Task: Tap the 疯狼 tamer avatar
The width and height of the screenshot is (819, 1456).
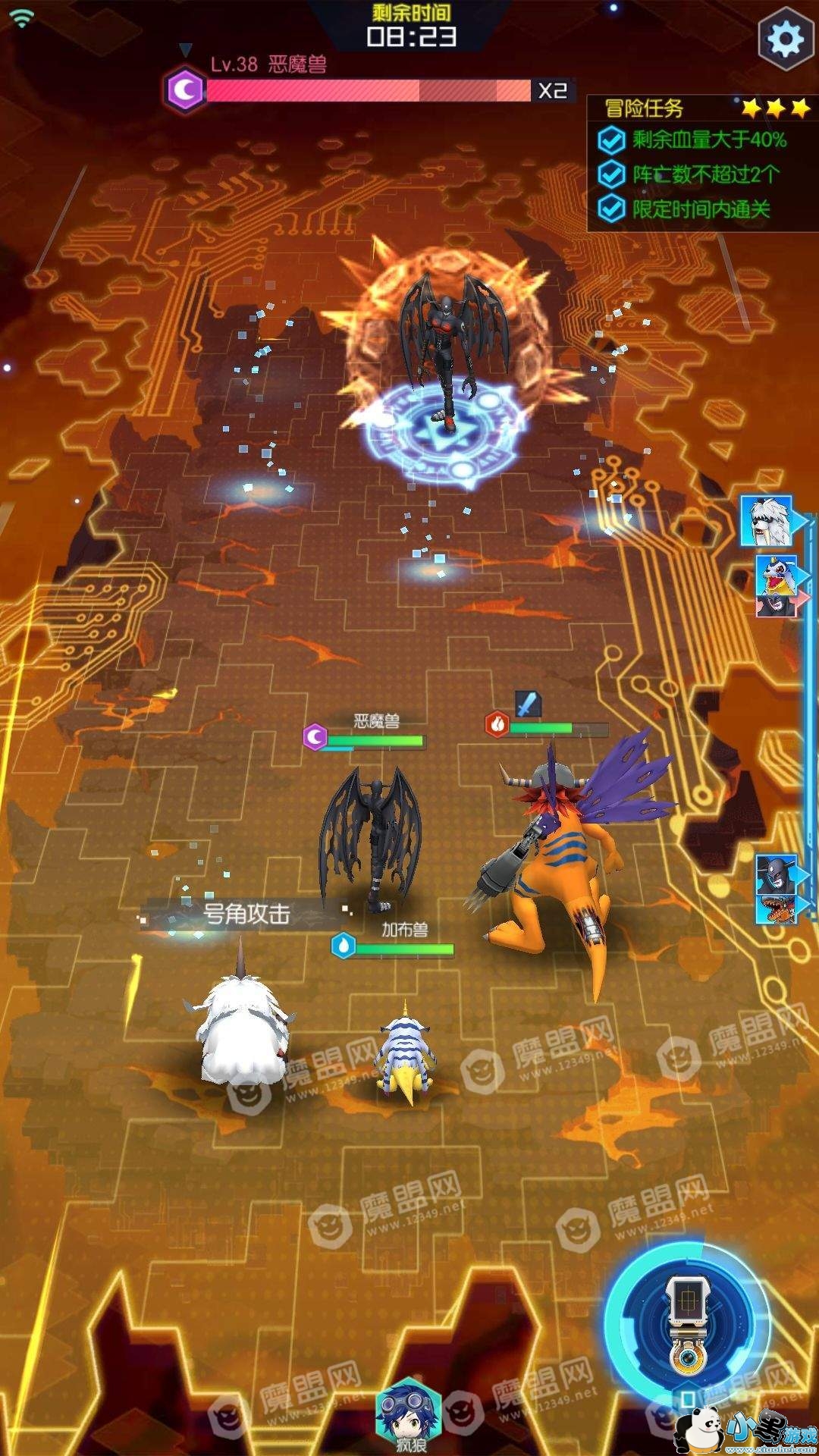Action: coord(409,1412)
